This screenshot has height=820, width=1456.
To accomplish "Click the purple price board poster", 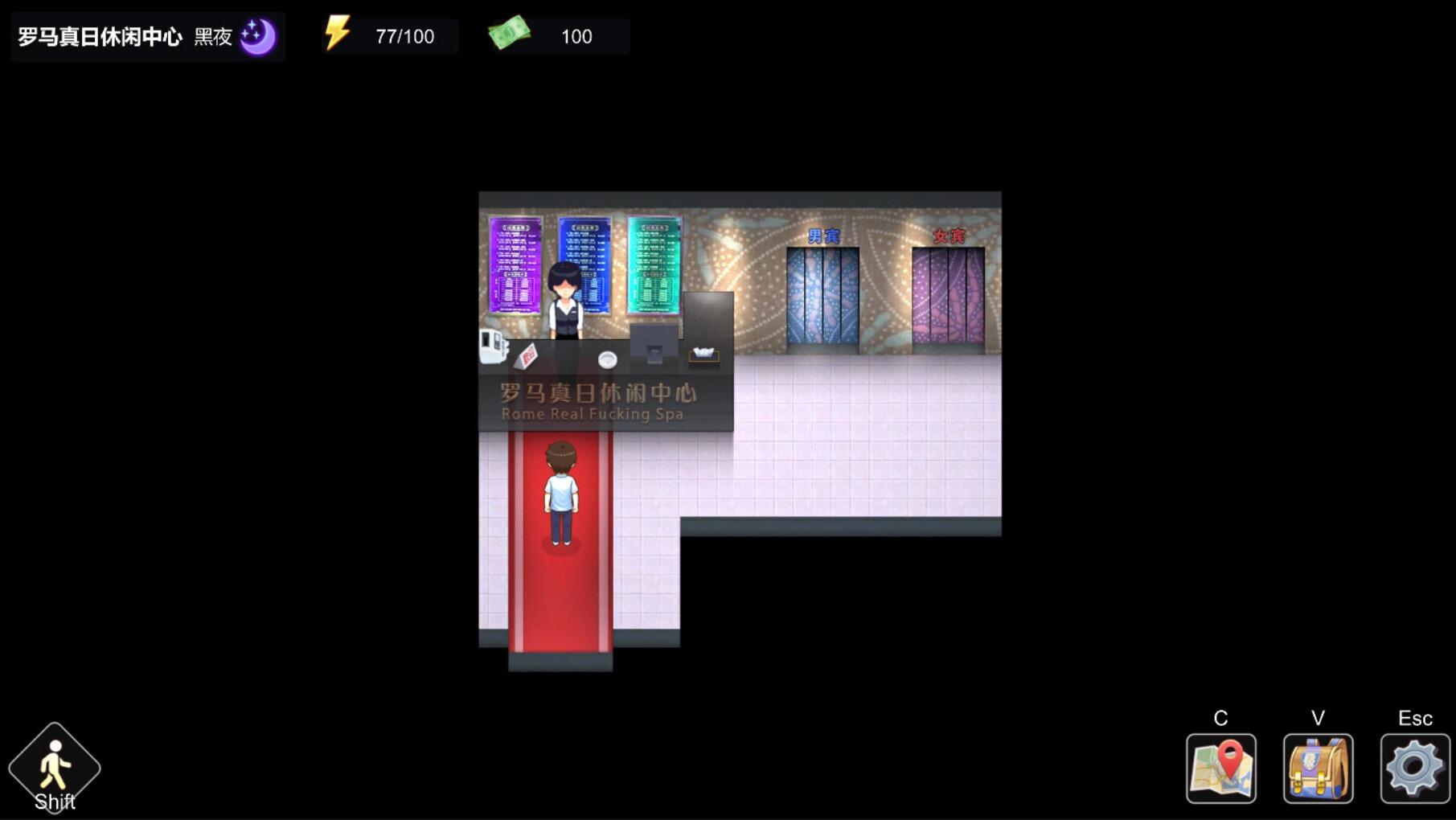I will (515, 265).
